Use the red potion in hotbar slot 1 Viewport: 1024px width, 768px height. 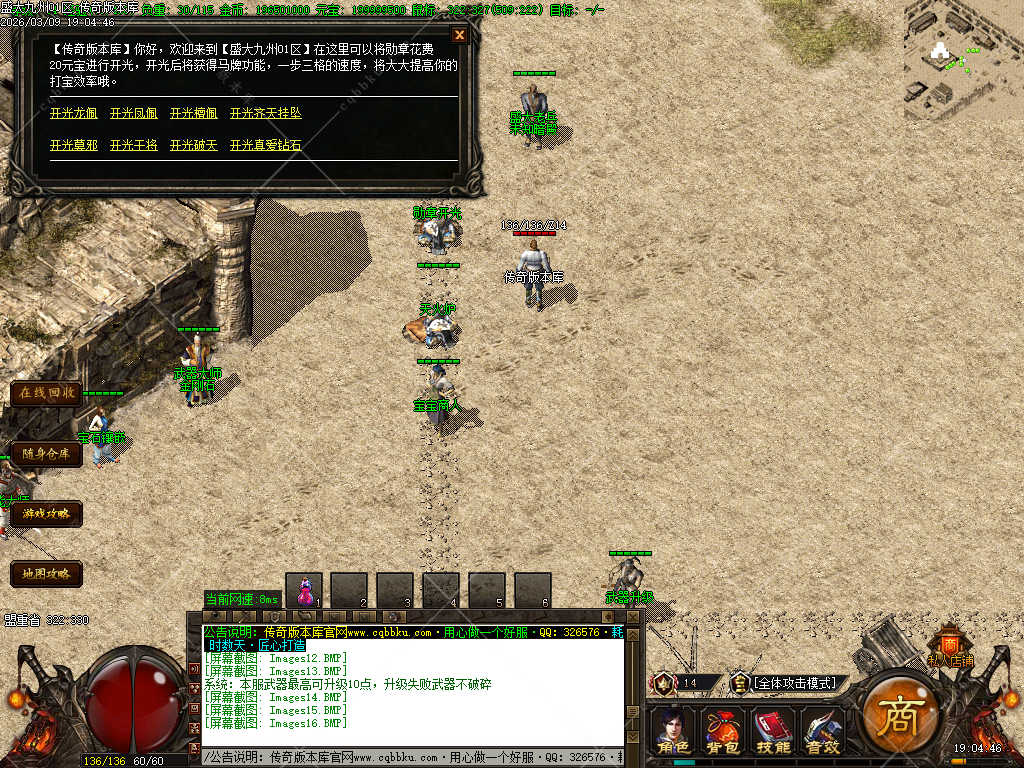(305, 590)
